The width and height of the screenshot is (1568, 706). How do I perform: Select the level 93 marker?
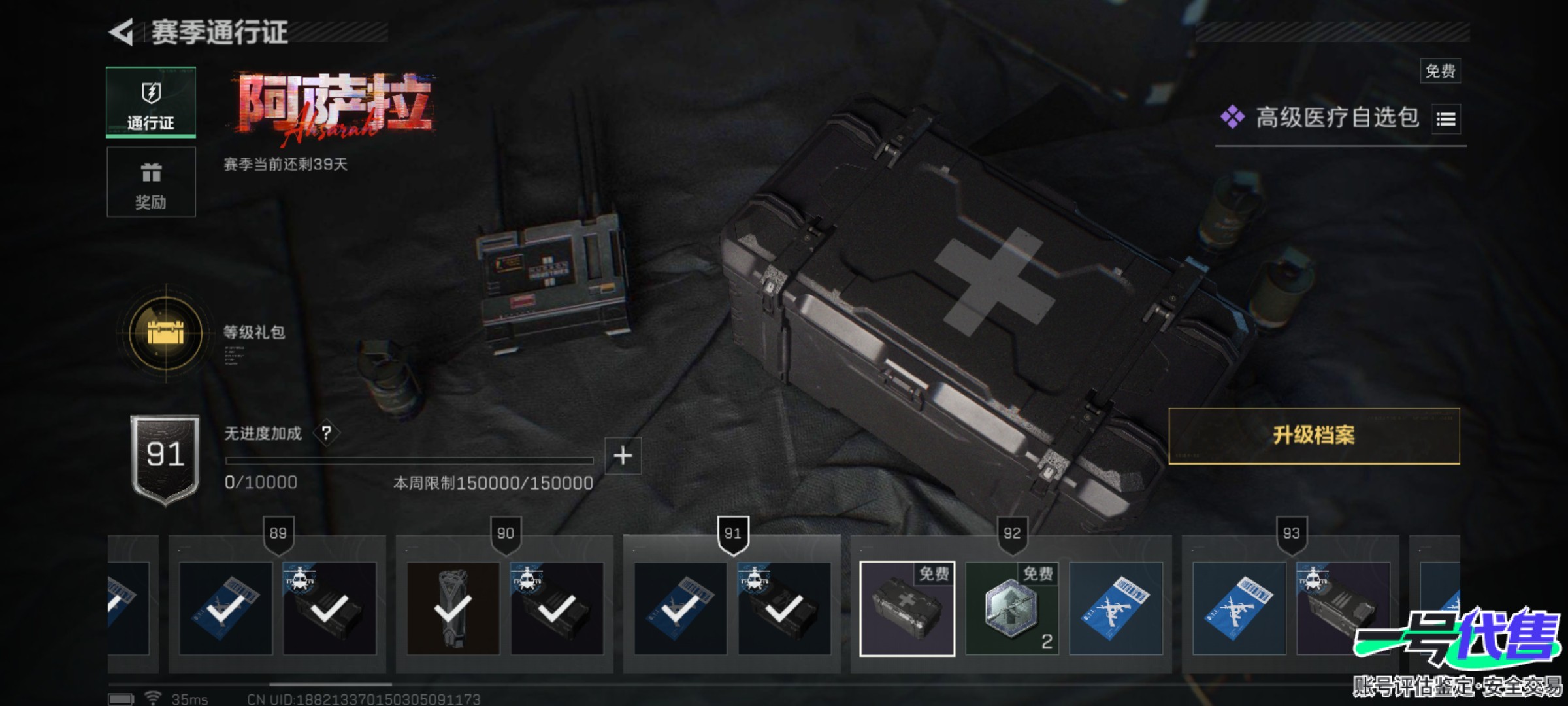pos(1291,533)
